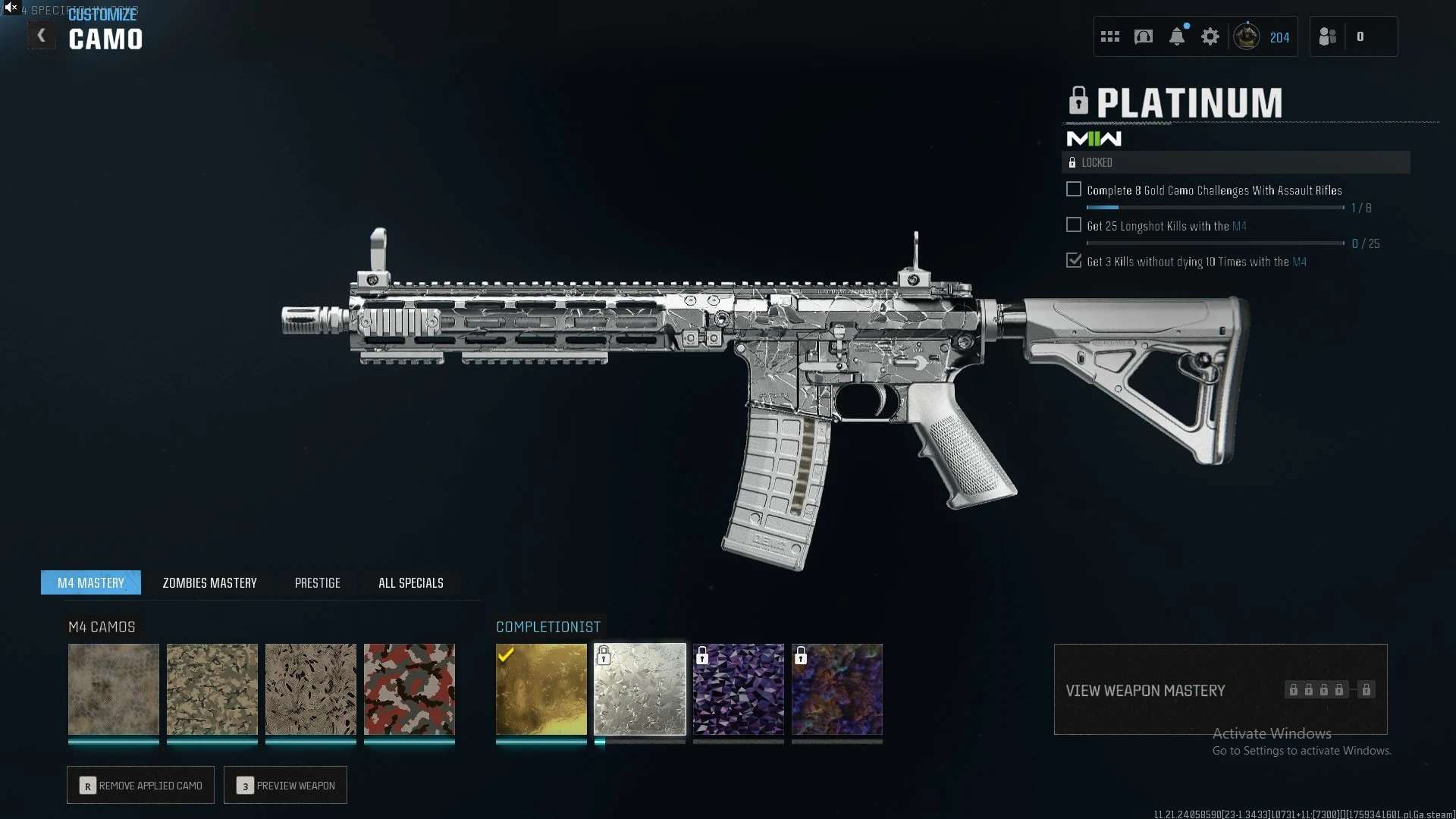Select the tan hexagon pattern camo
The width and height of the screenshot is (1456, 819).
click(114, 689)
